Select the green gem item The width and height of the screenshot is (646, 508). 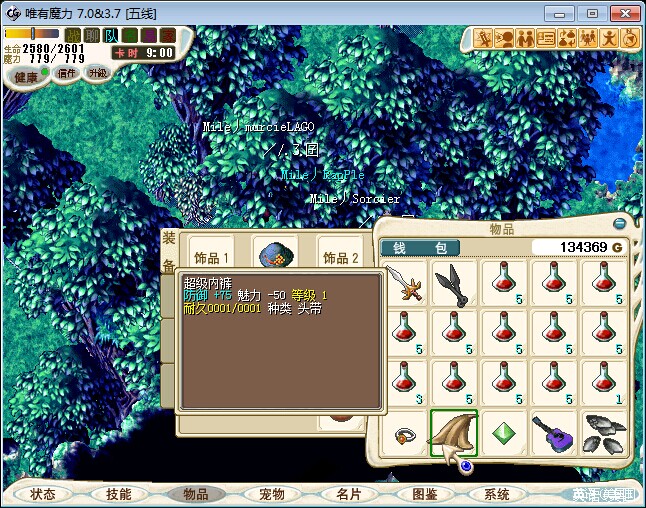coord(504,434)
